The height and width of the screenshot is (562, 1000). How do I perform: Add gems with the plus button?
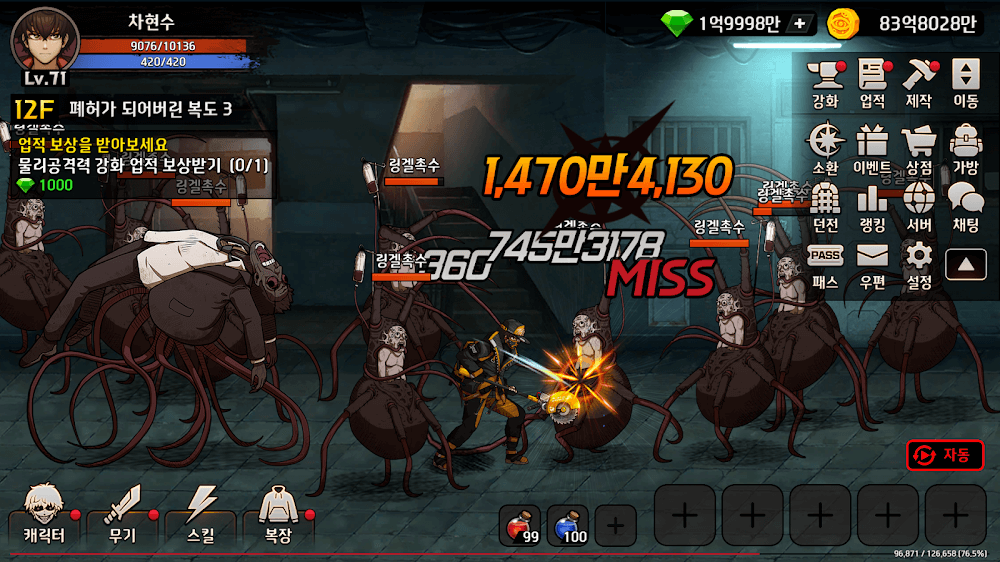coord(798,23)
